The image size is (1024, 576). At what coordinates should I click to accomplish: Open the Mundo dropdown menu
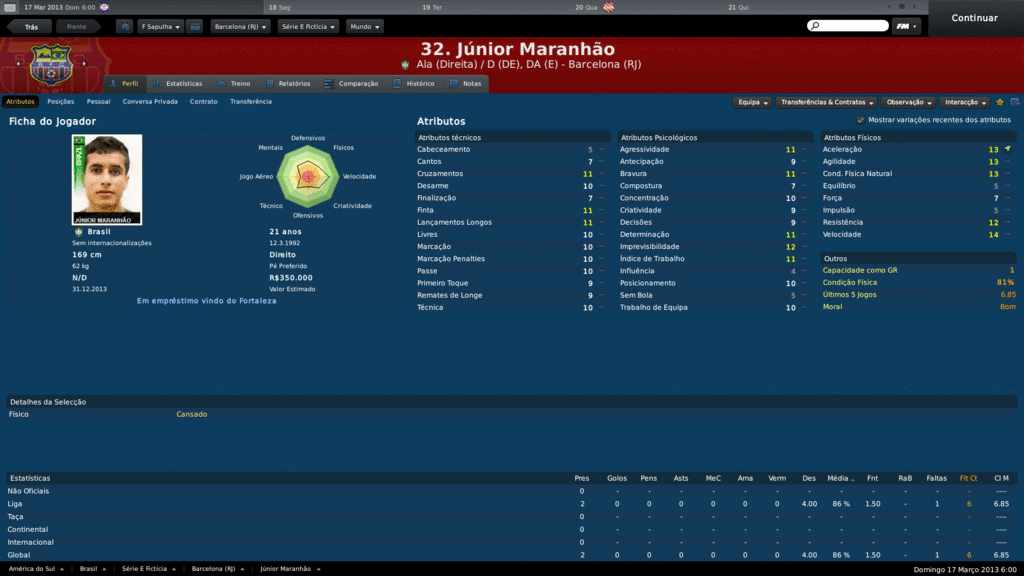tap(365, 26)
